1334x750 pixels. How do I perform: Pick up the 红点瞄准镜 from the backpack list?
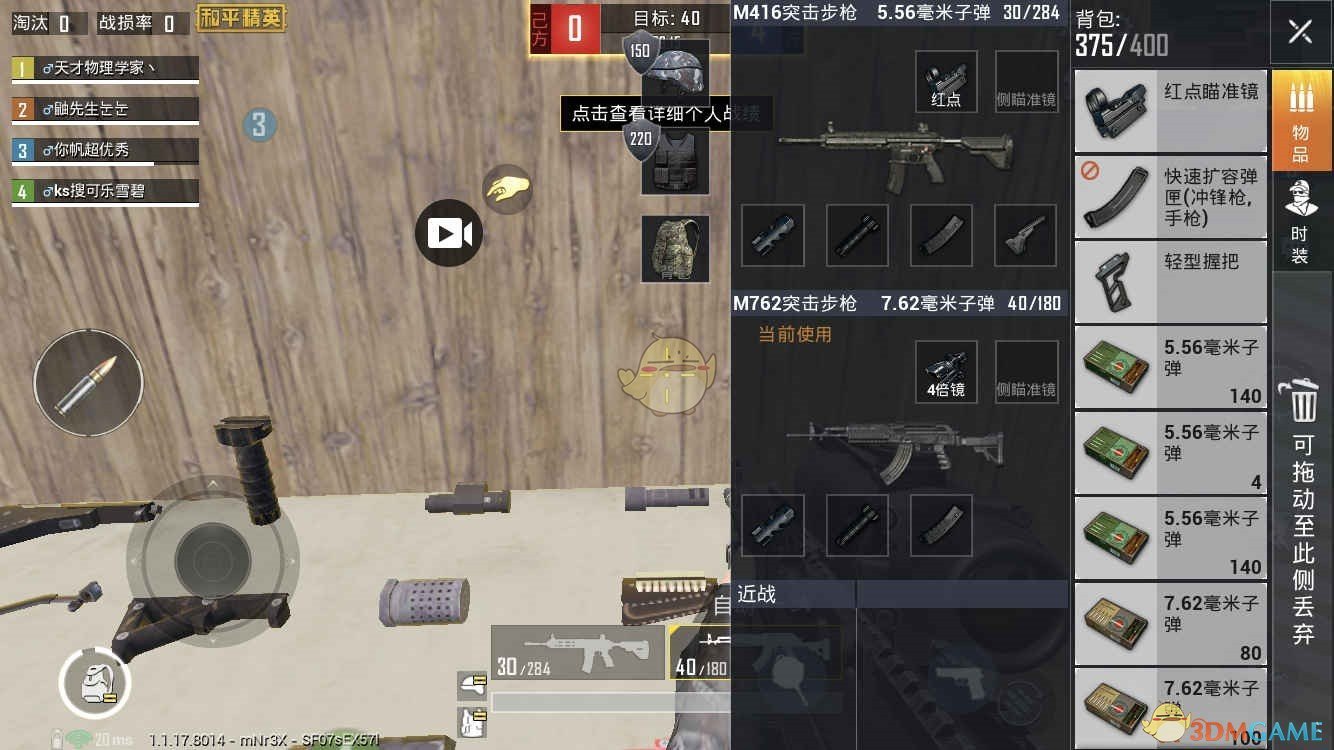tap(1171, 110)
